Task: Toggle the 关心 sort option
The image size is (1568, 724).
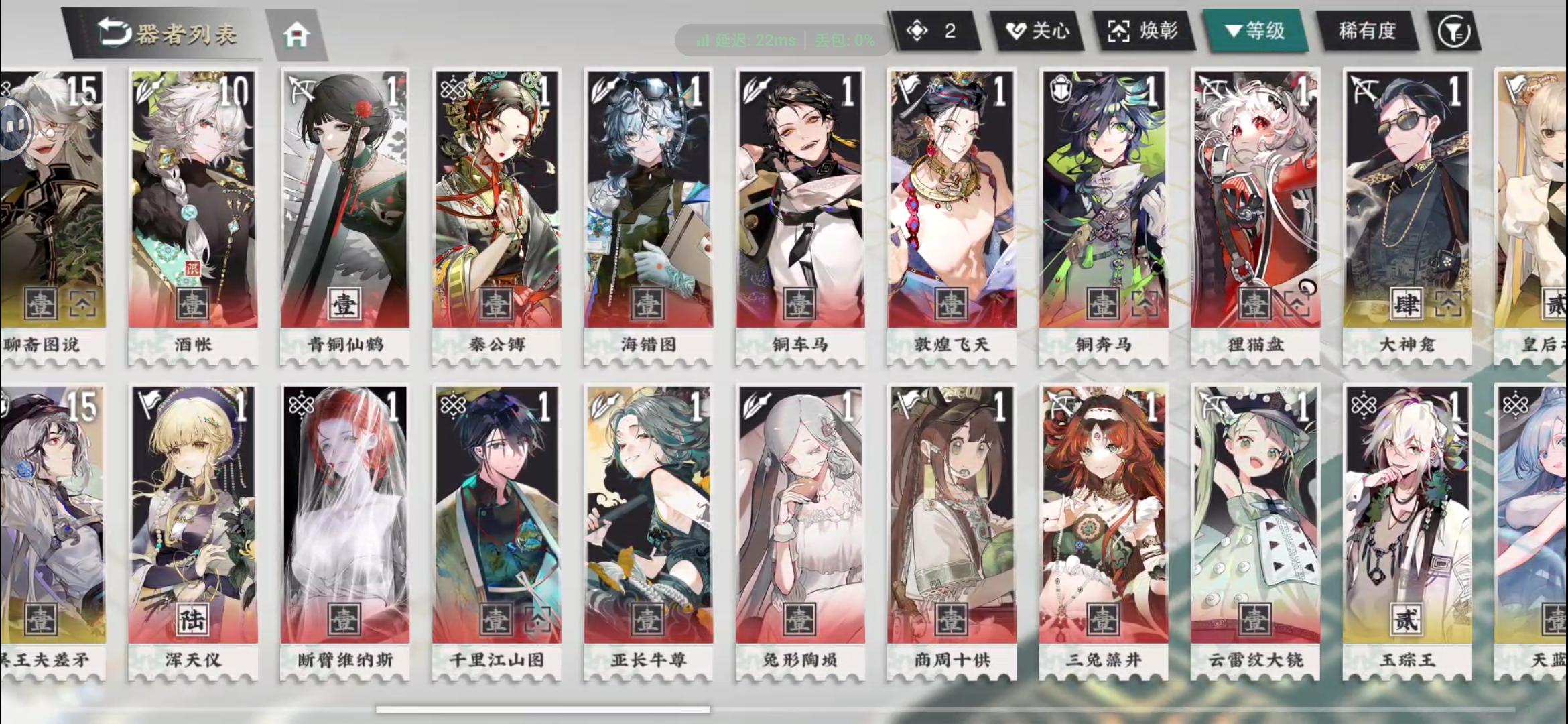Action: [1039, 31]
